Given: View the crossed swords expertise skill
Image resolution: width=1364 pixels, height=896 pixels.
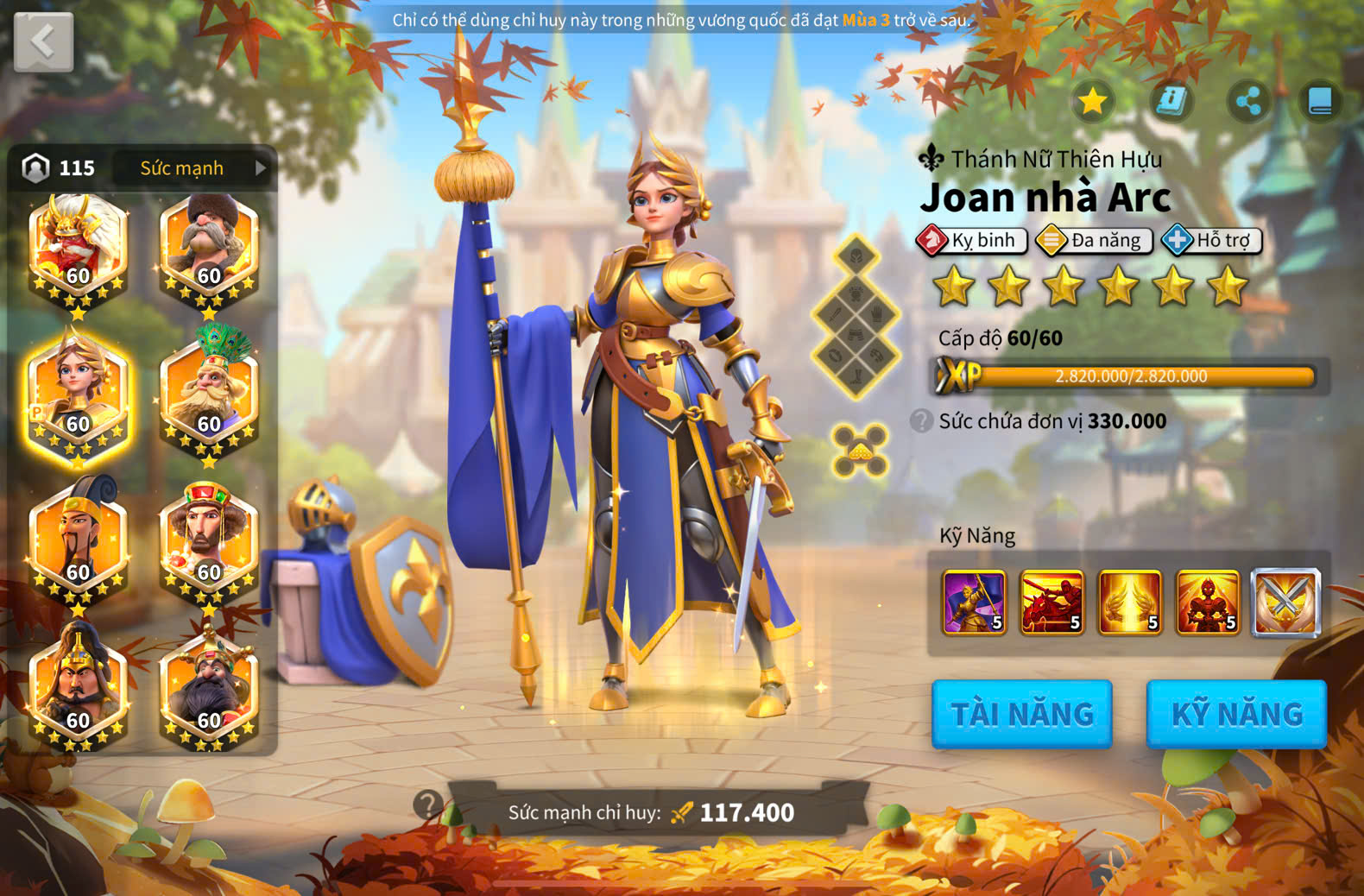Looking at the screenshot, I should (x=1285, y=602).
